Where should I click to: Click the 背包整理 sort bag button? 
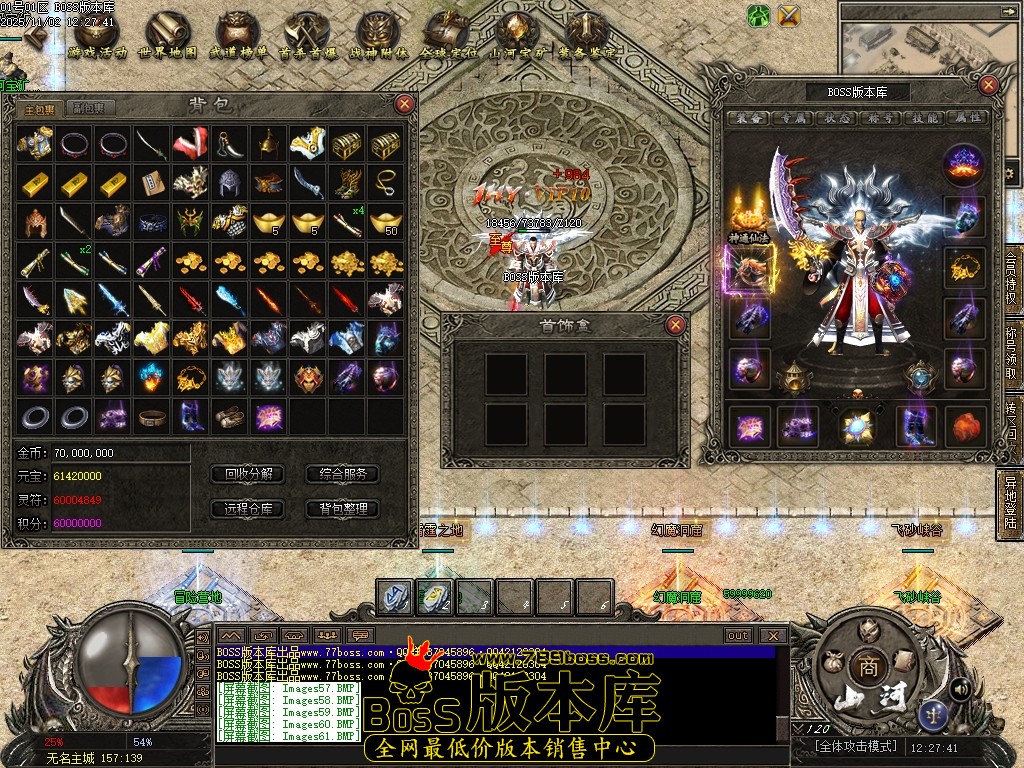(342, 508)
